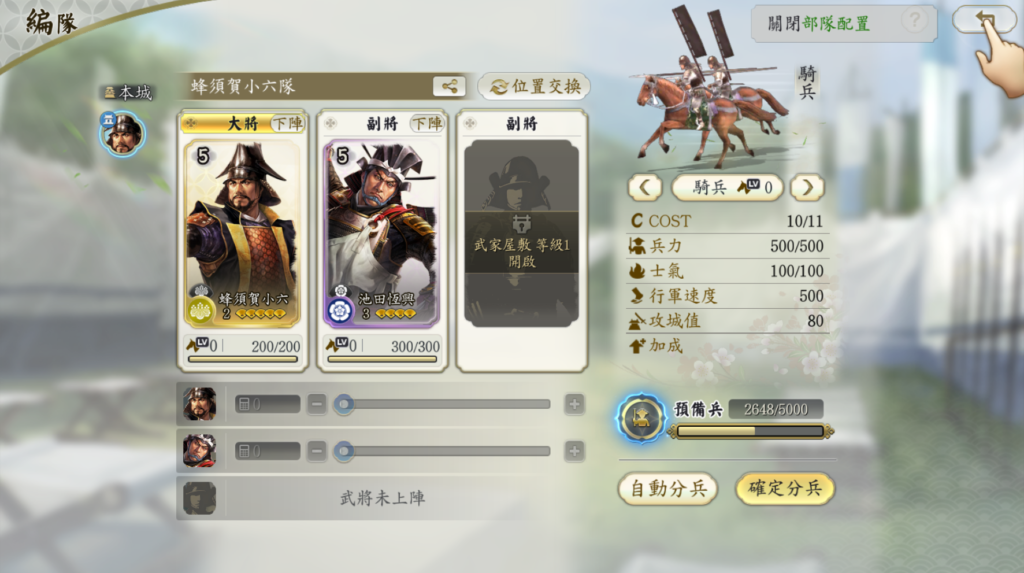1024x573 pixels.
Task: Select the 池田恆興 vice-general card
Action: 381,235
